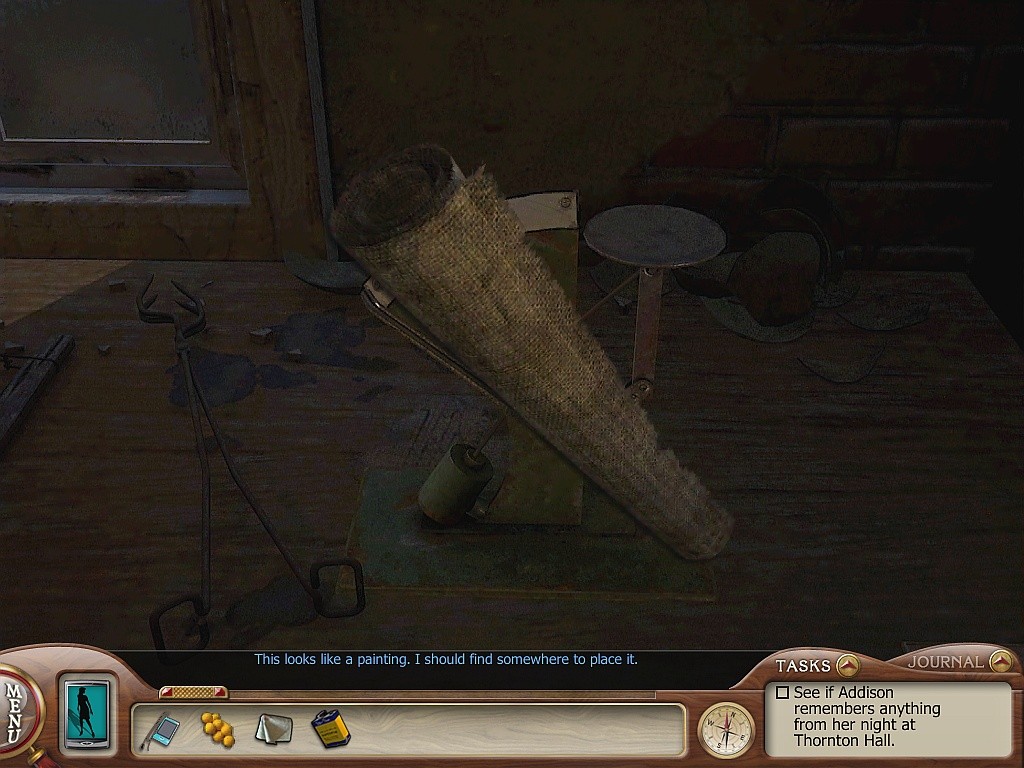The height and width of the screenshot is (768, 1024).
Task: Choose the yellow battery inventory item
Action: coord(329,729)
